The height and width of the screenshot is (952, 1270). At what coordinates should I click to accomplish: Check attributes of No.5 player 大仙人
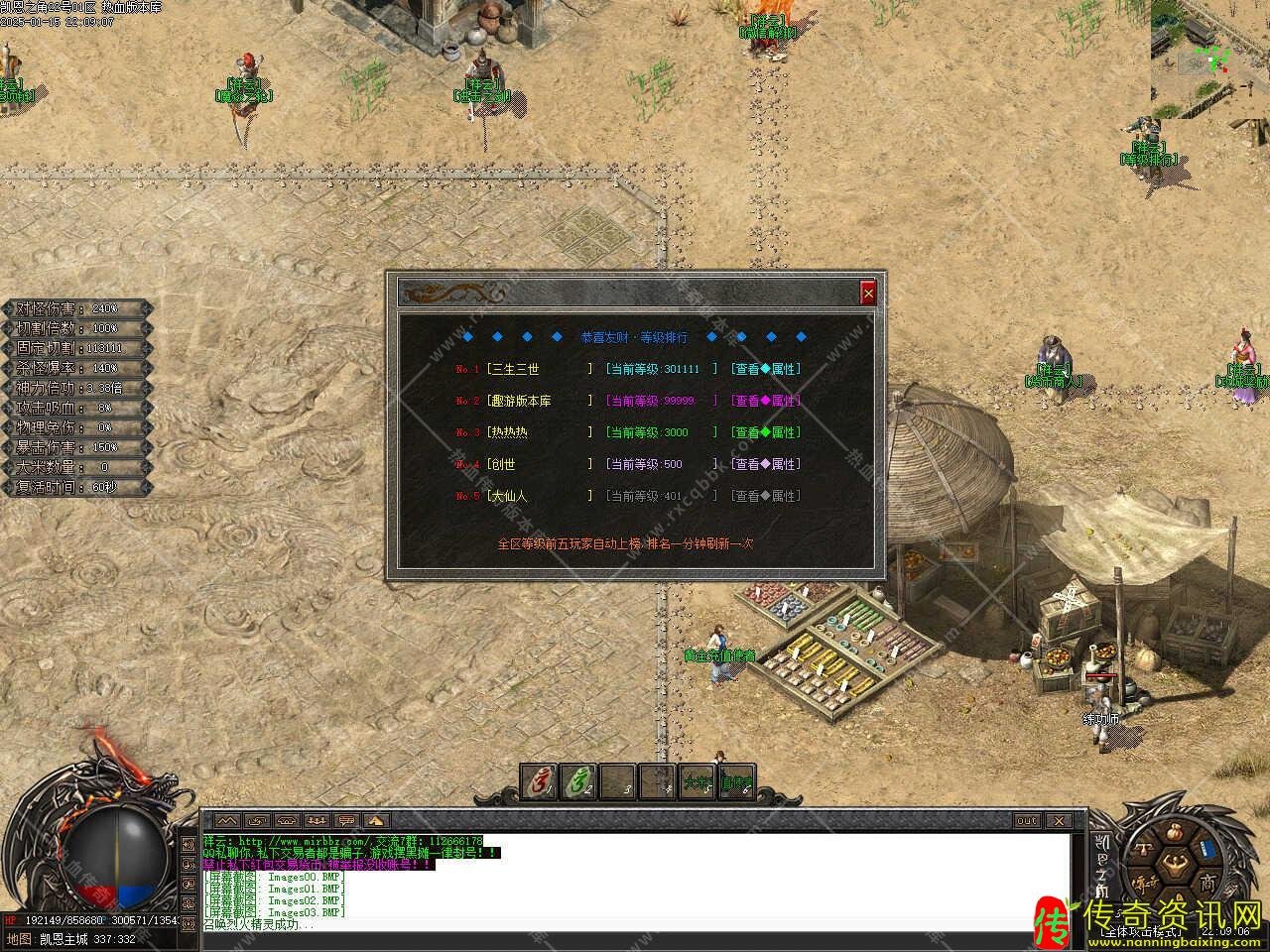click(x=765, y=496)
